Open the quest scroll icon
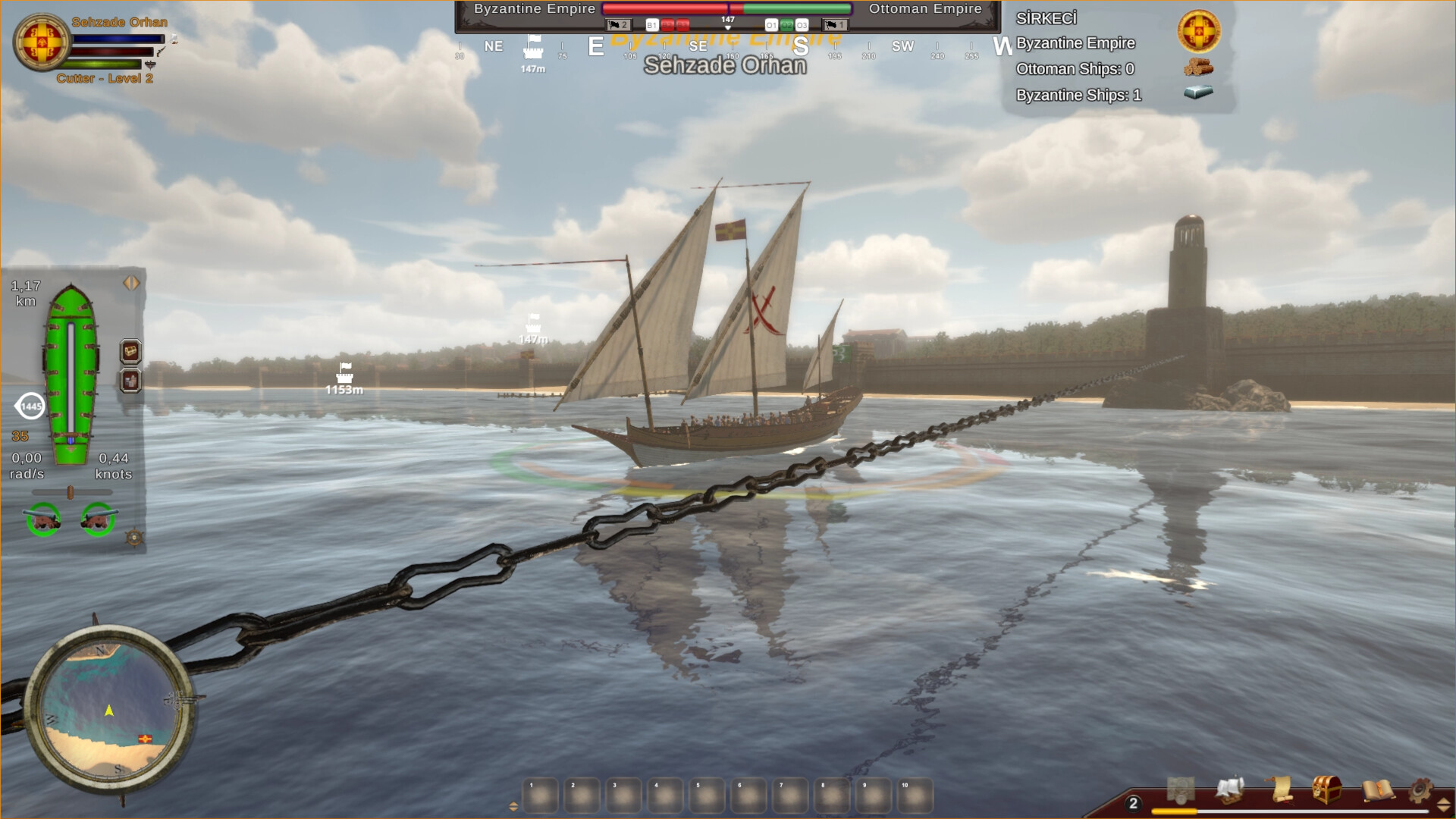1456x819 pixels. pos(1282,790)
